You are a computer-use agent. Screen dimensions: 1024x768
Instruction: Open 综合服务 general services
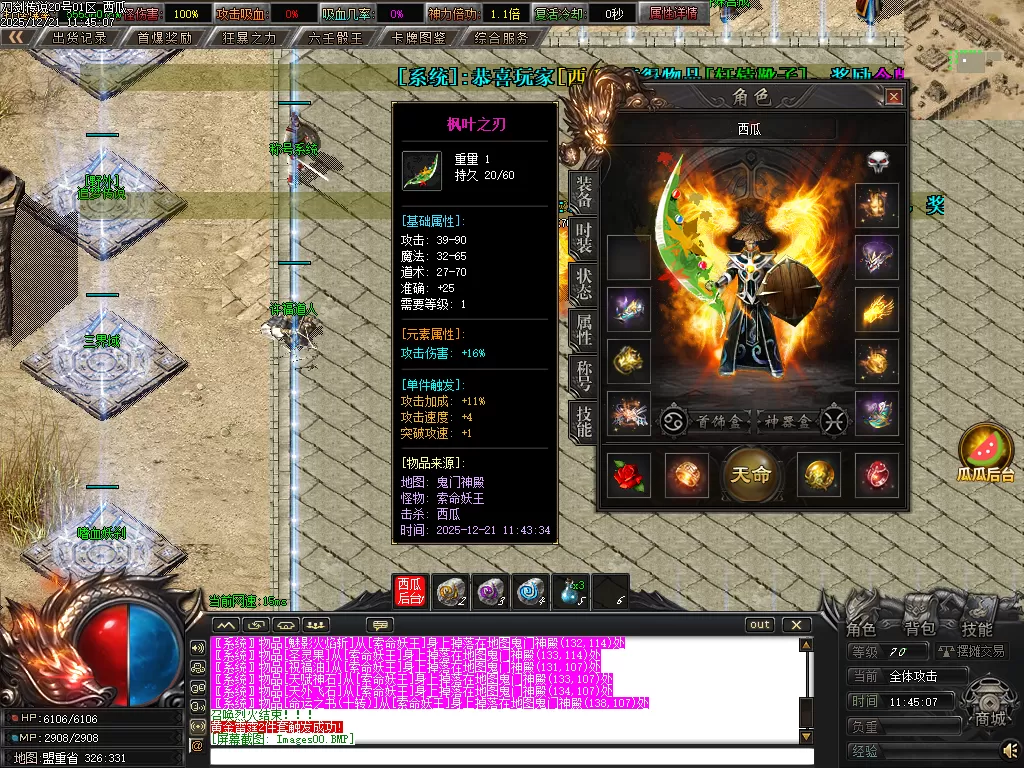502,38
